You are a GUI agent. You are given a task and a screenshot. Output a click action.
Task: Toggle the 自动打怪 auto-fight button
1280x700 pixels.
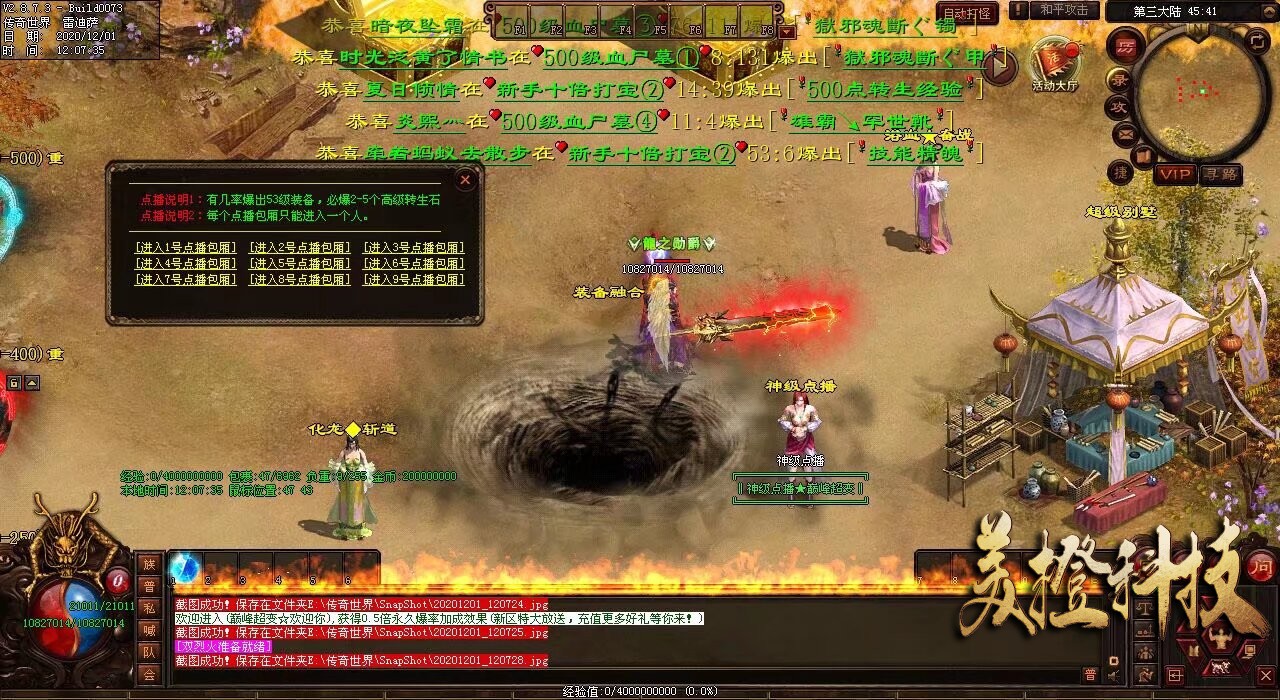click(x=969, y=13)
